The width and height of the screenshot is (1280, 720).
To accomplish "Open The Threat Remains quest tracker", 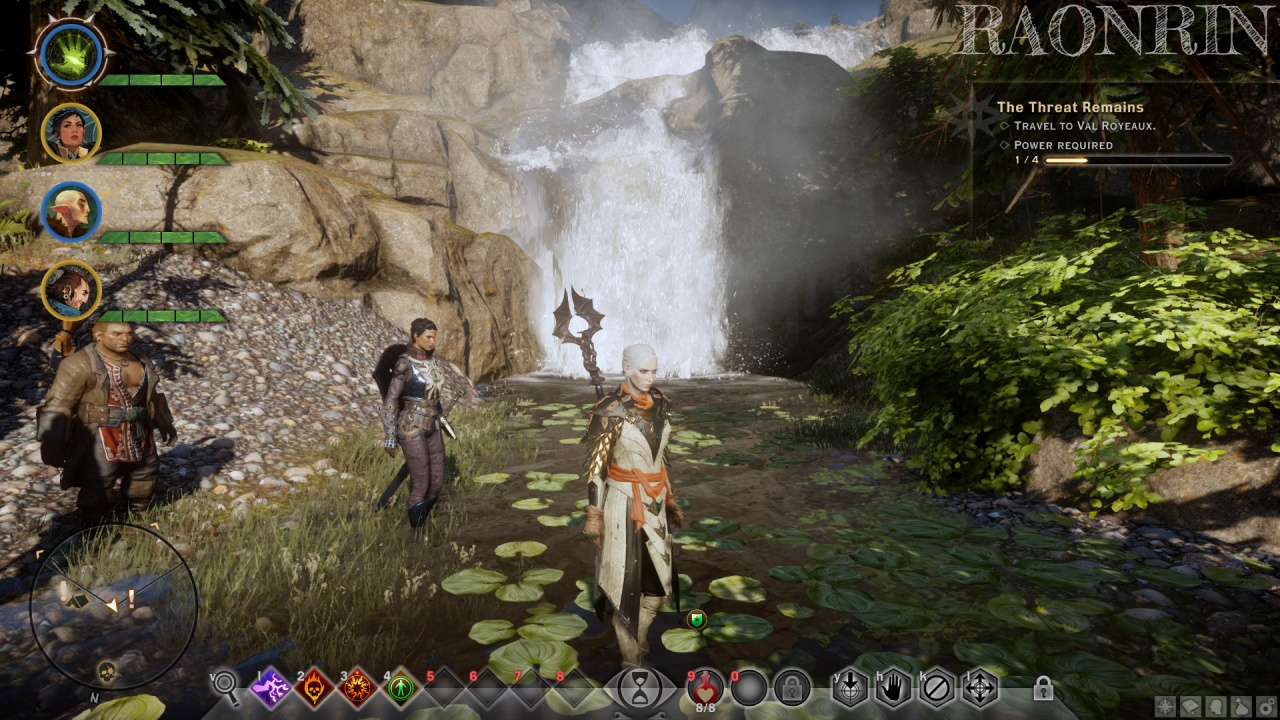I will (x=1070, y=107).
